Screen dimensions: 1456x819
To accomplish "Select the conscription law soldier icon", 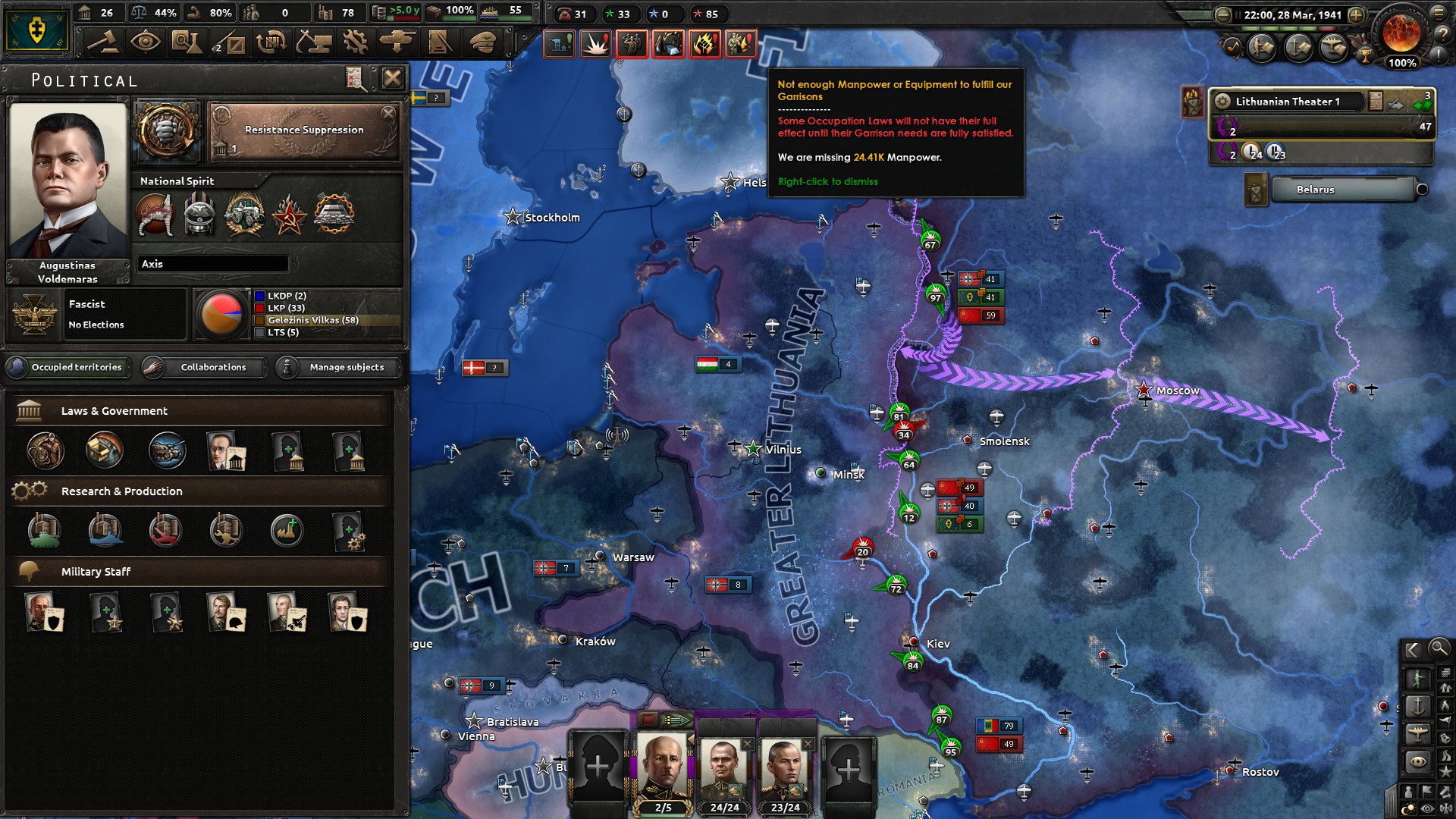I will click(x=44, y=451).
